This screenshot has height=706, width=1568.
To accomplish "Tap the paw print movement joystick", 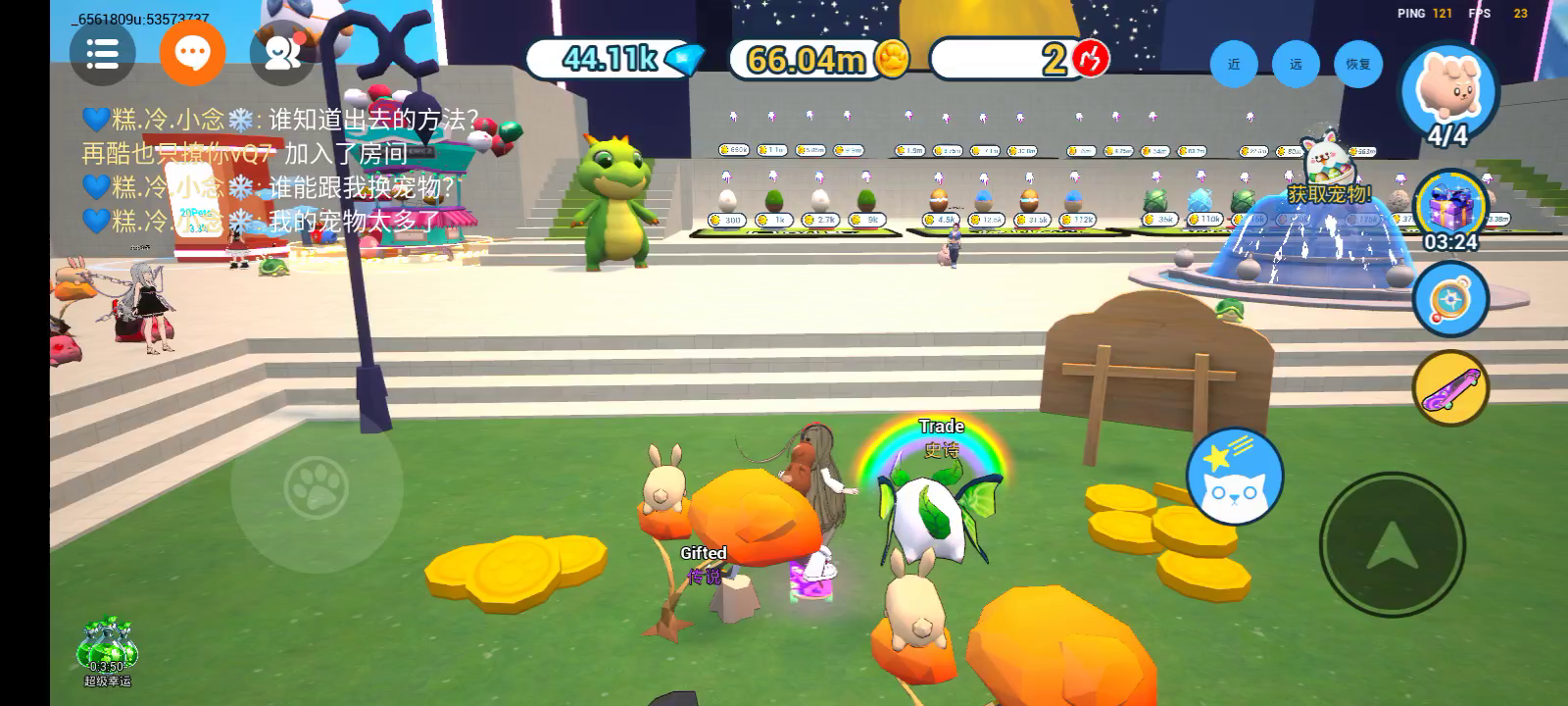I will [x=317, y=487].
